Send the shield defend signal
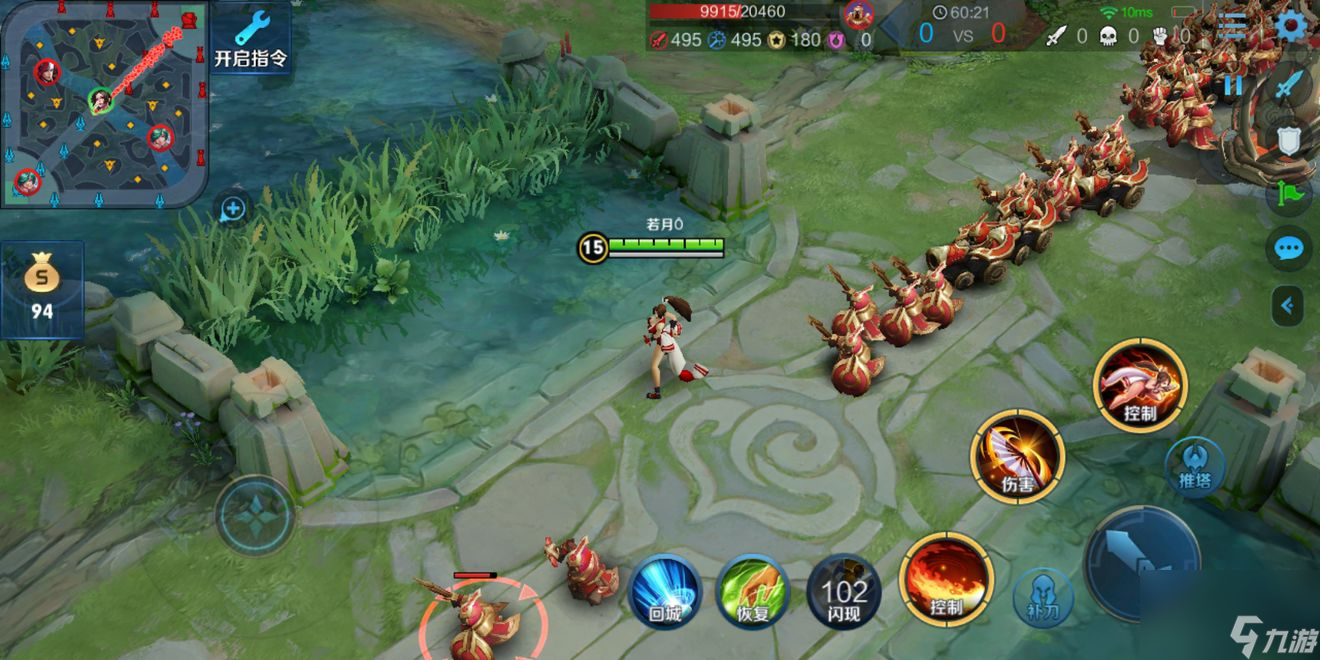 [x=1289, y=141]
